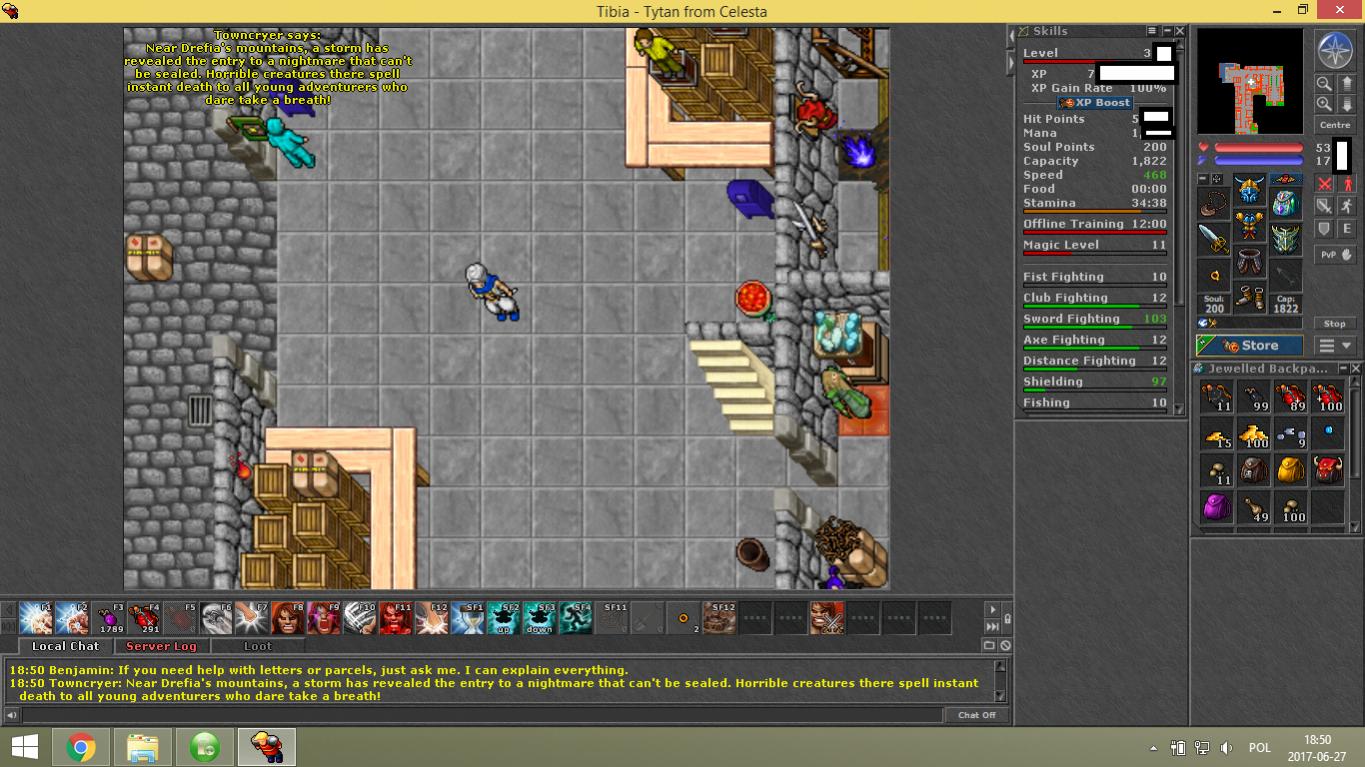Image resolution: width=1365 pixels, height=767 pixels.
Task: Maximize the Tibia game window
Action: (x=1303, y=11)
